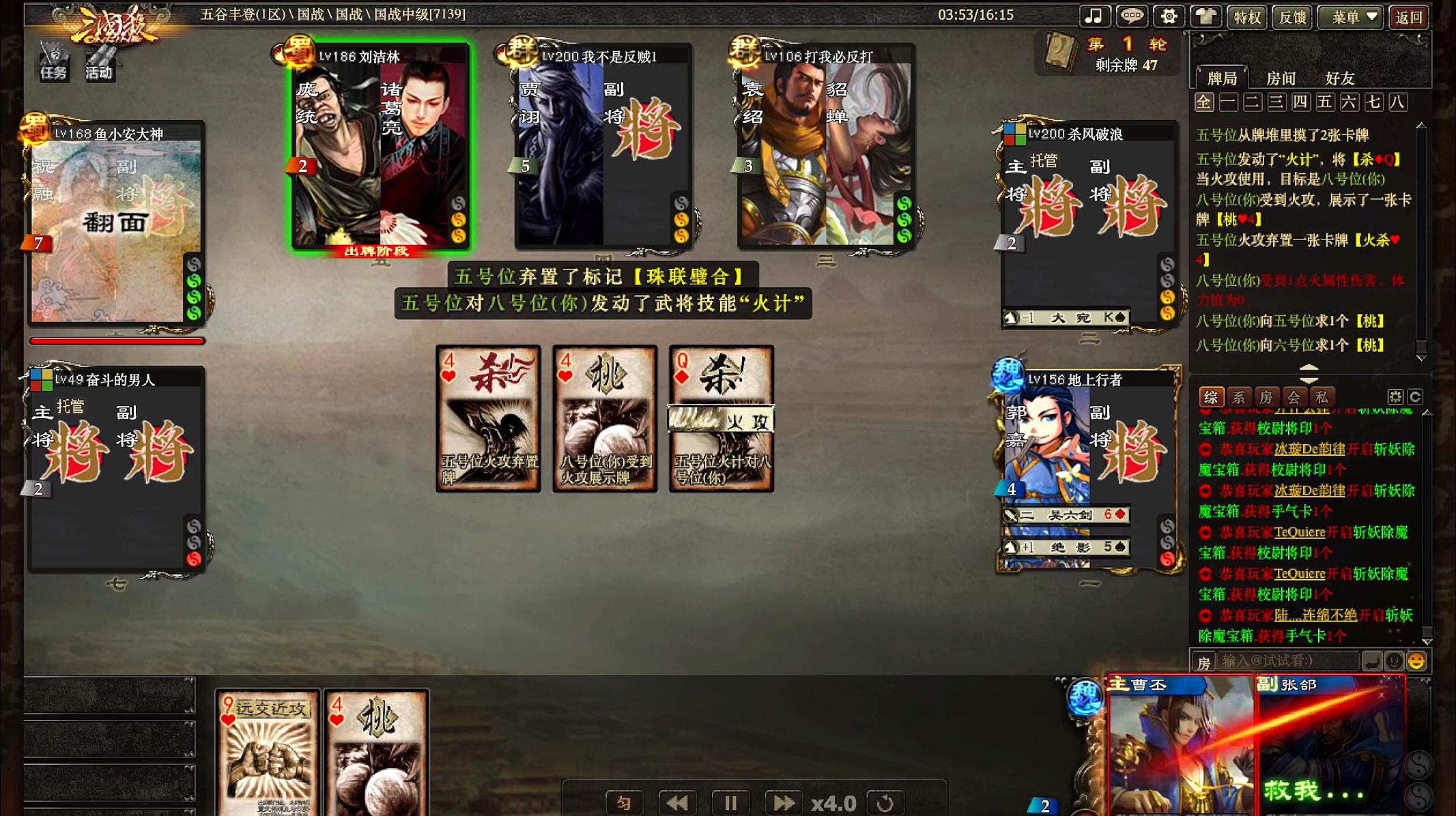Open game settings with the gear icon

click(x=1169, y=16)
